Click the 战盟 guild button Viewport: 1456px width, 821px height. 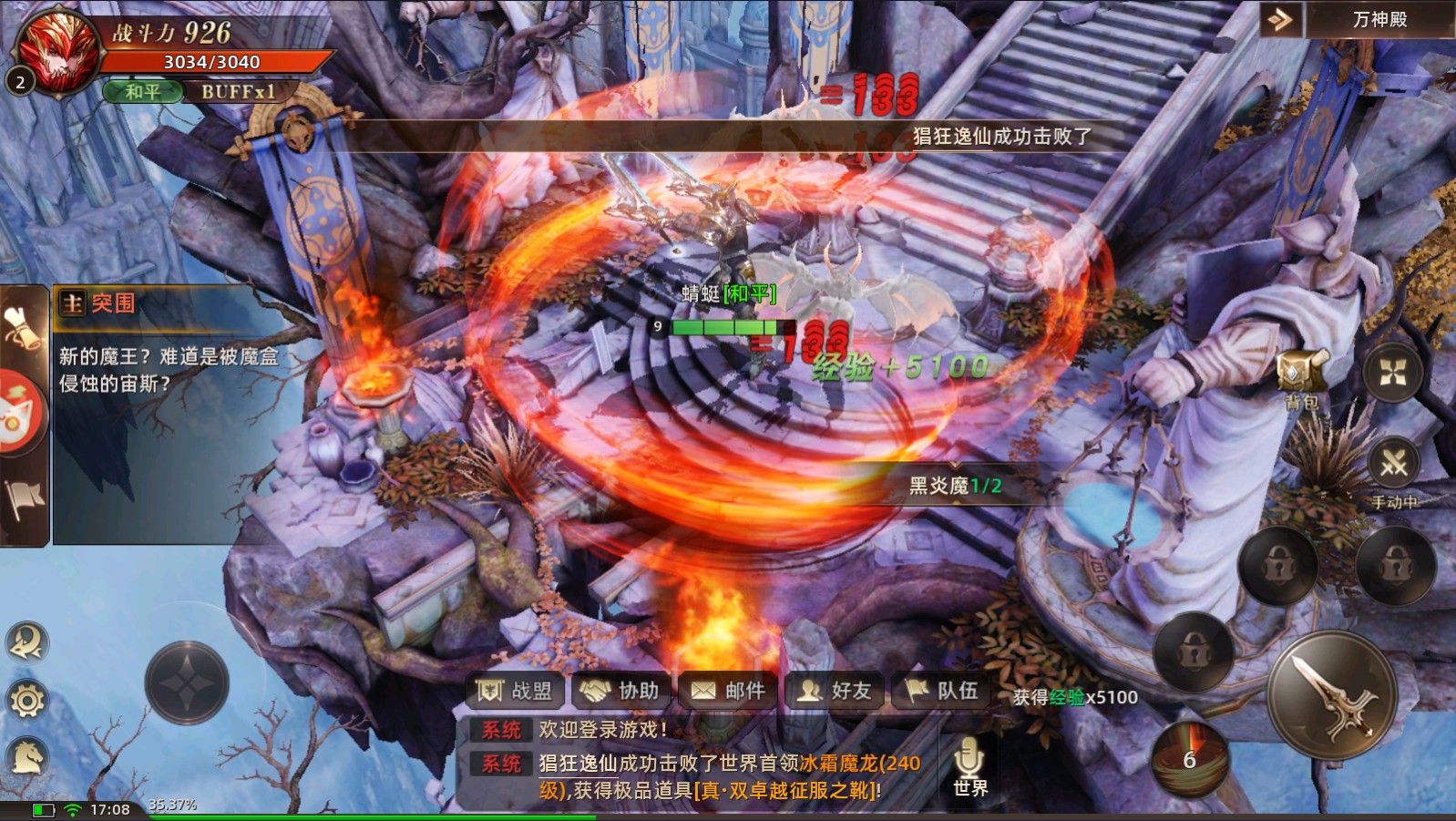(x=515, y=691)
